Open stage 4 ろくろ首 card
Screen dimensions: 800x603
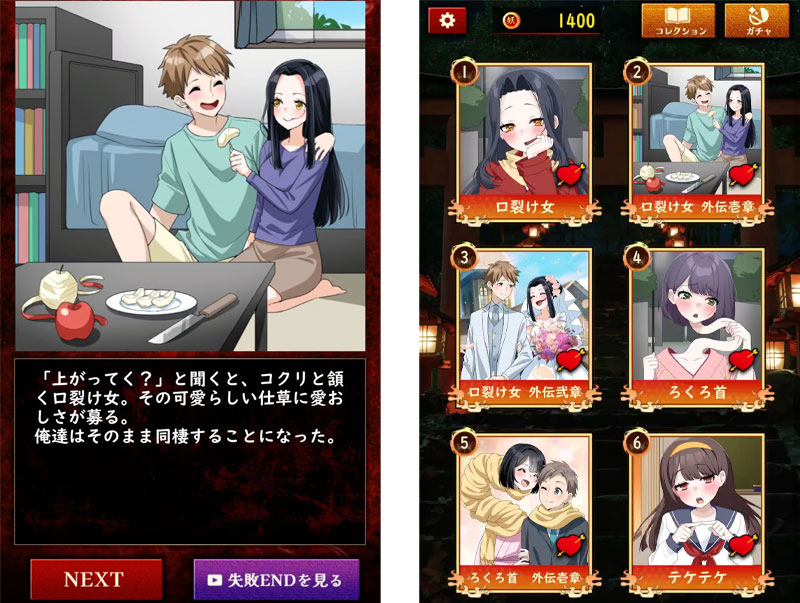[x=697, y=325]
